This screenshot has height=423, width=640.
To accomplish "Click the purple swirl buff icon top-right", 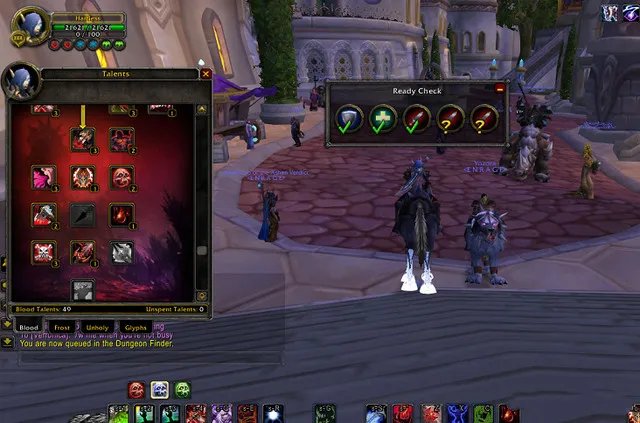I will click(611, 12).
